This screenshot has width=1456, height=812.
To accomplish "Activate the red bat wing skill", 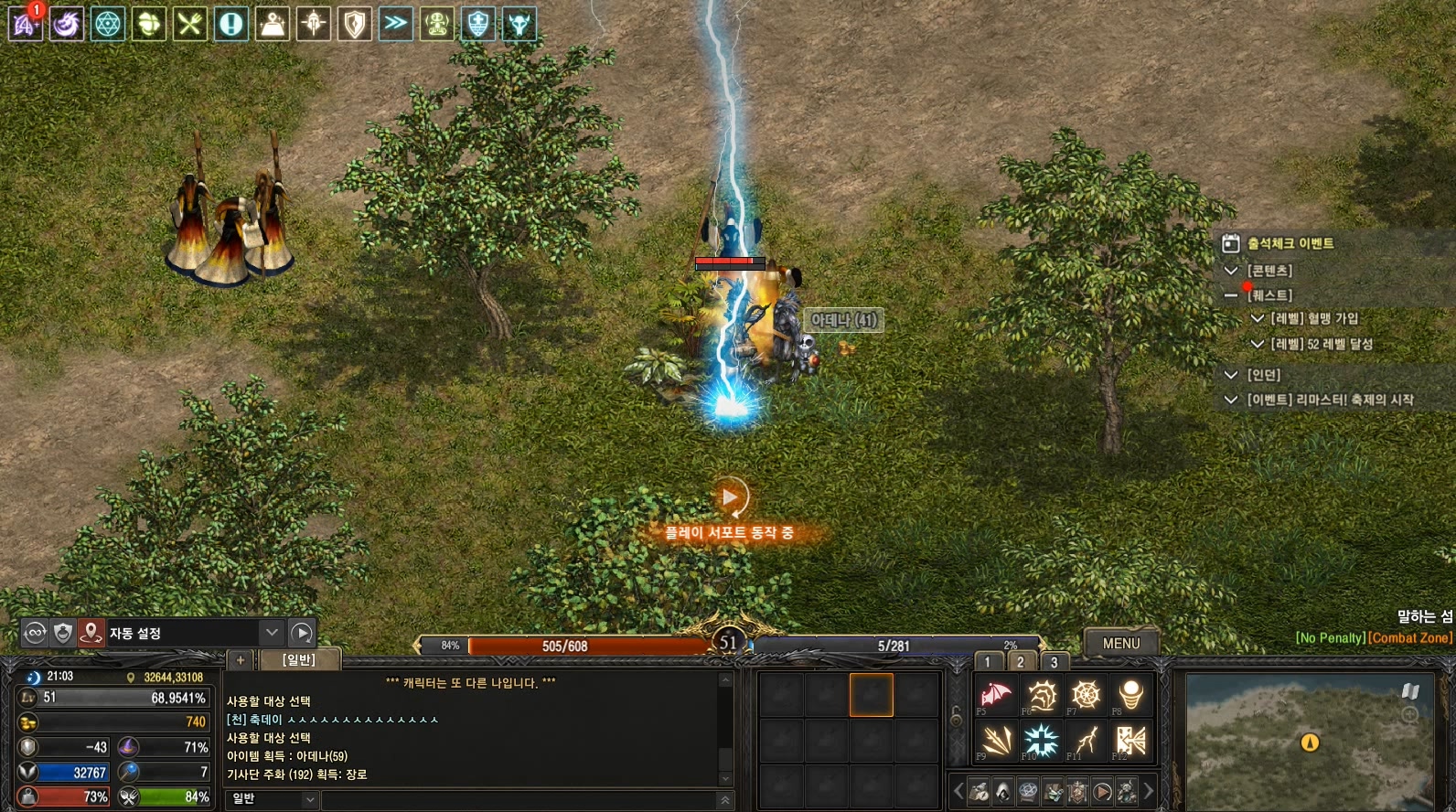I will tap(995, 695).
